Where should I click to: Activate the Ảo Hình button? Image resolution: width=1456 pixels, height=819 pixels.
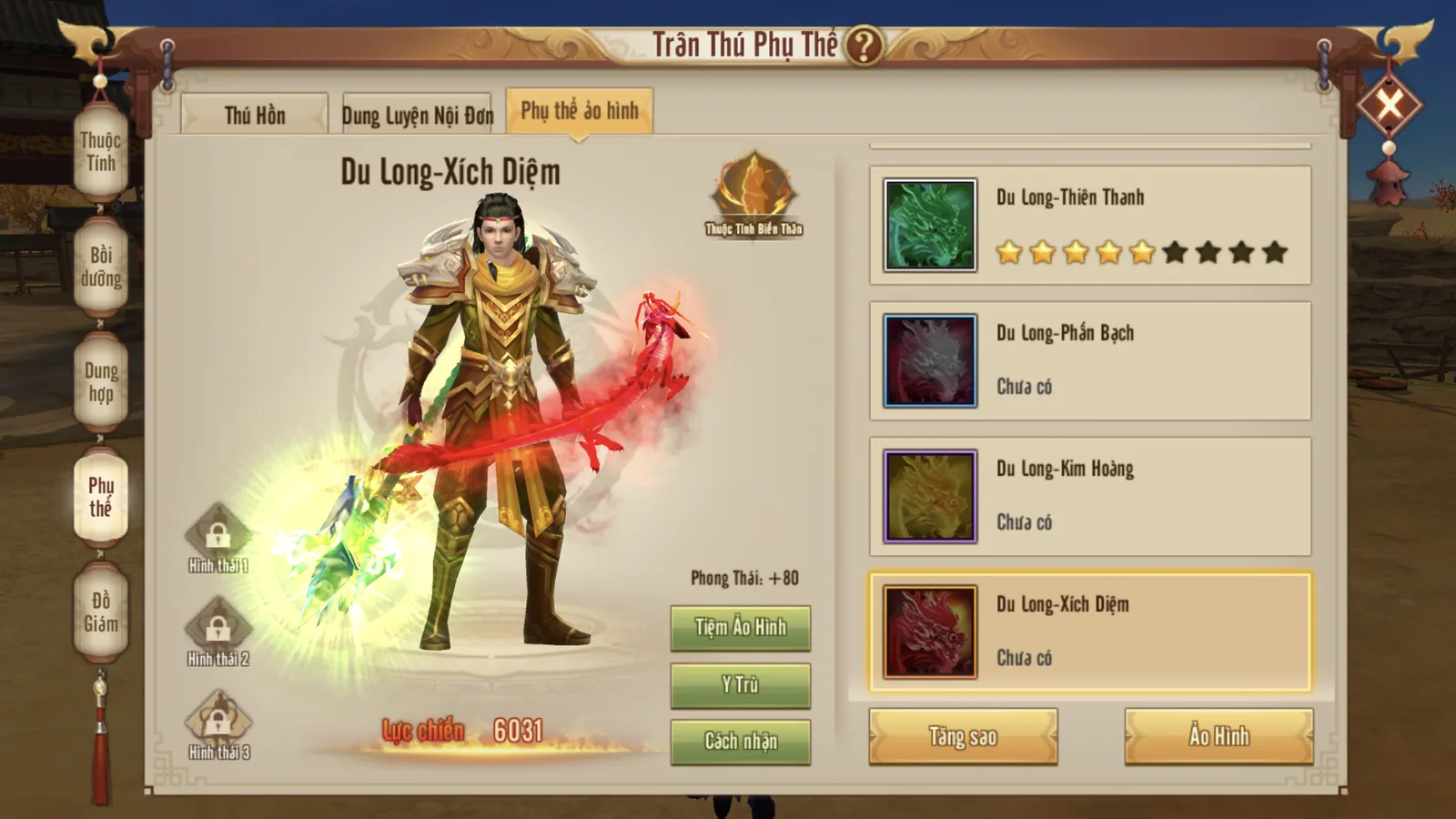1218,736
